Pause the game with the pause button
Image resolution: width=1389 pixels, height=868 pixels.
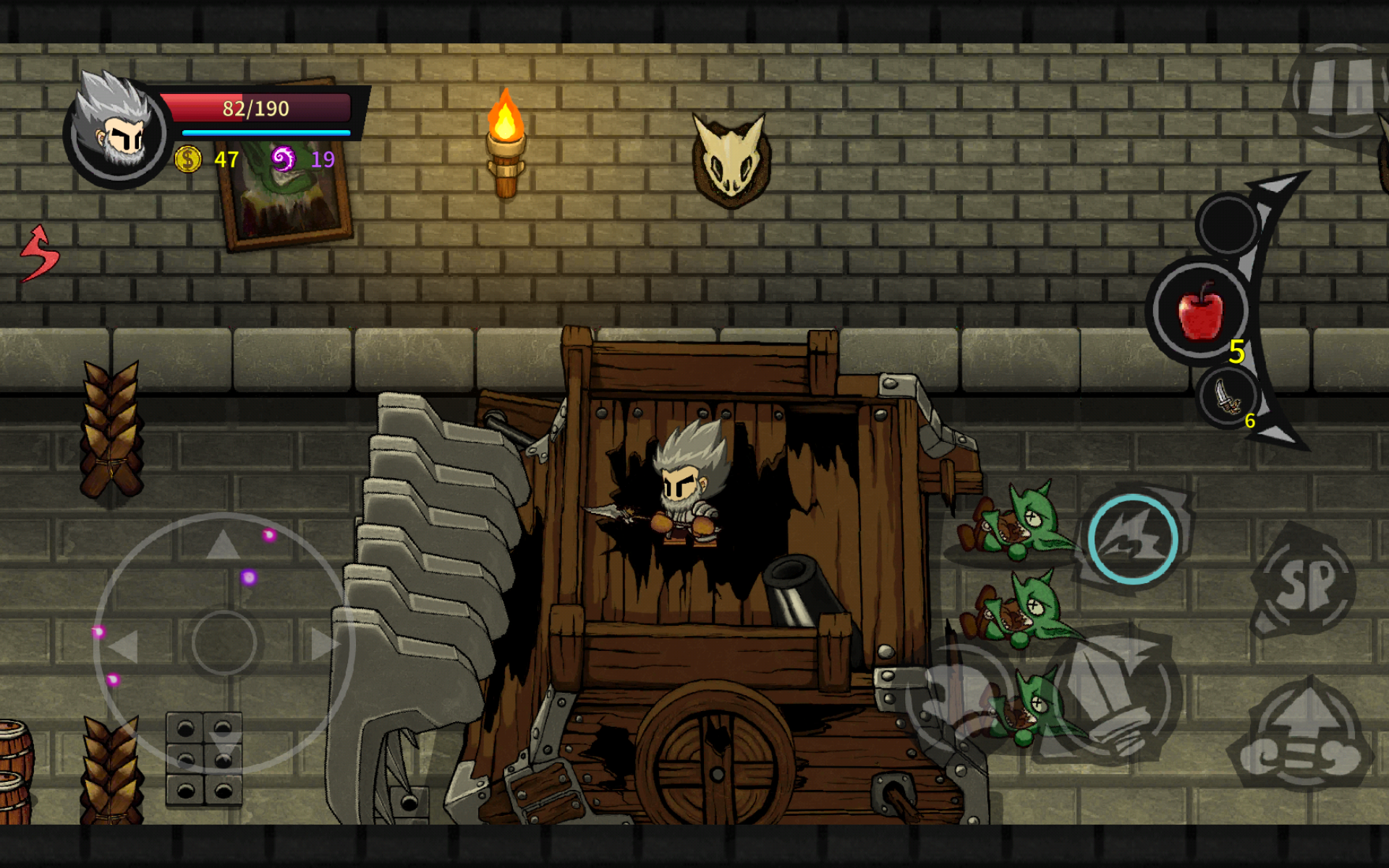pos(1338,90)
